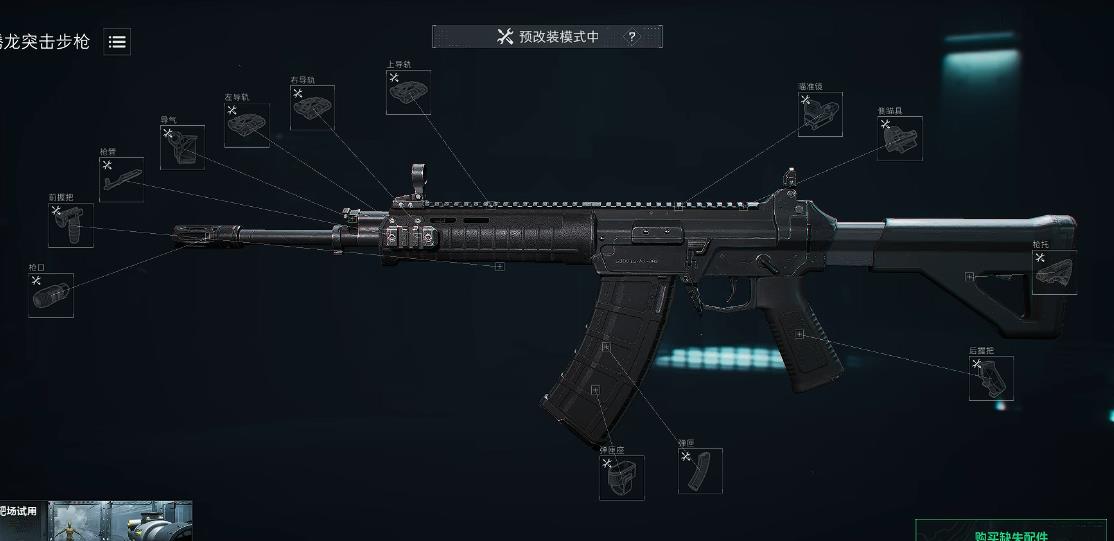Click the question mark help icon
The width and height of the screenshot is (1114, 541).
[632, 37]
